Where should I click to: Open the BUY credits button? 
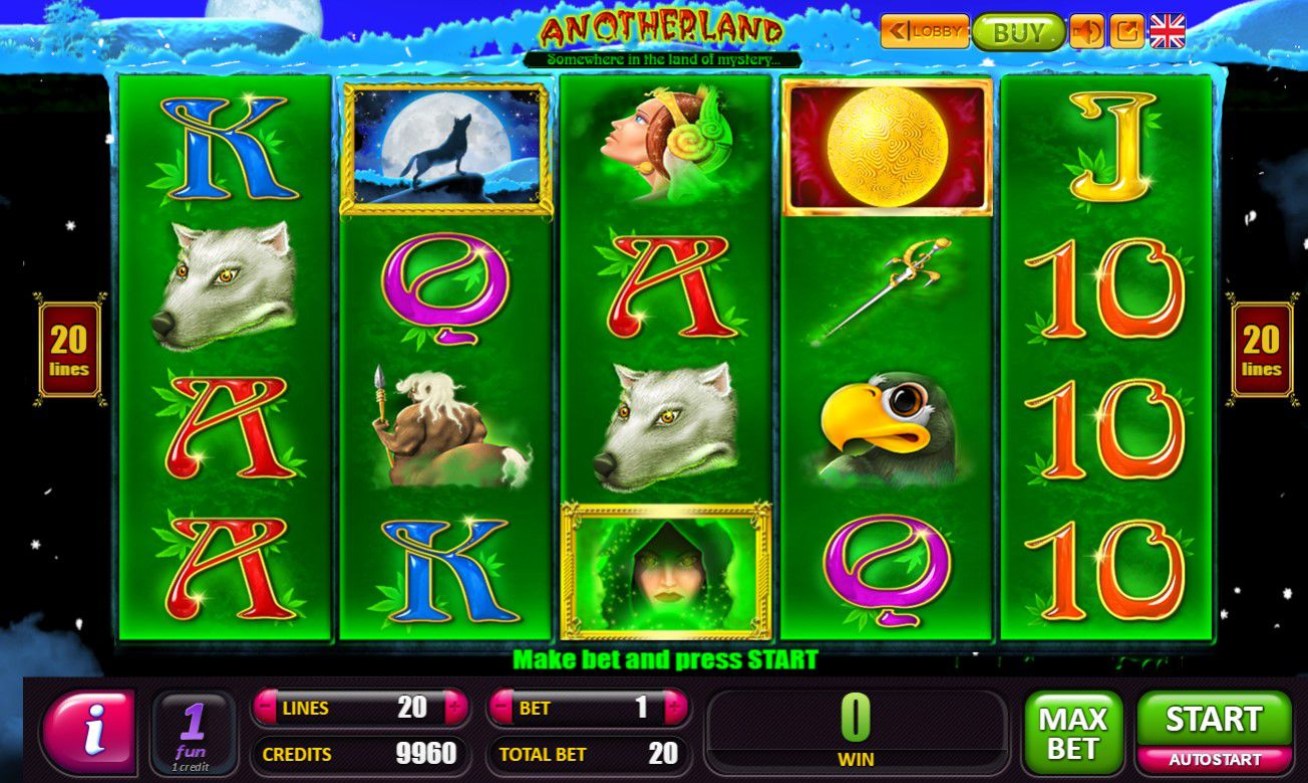1017,32
